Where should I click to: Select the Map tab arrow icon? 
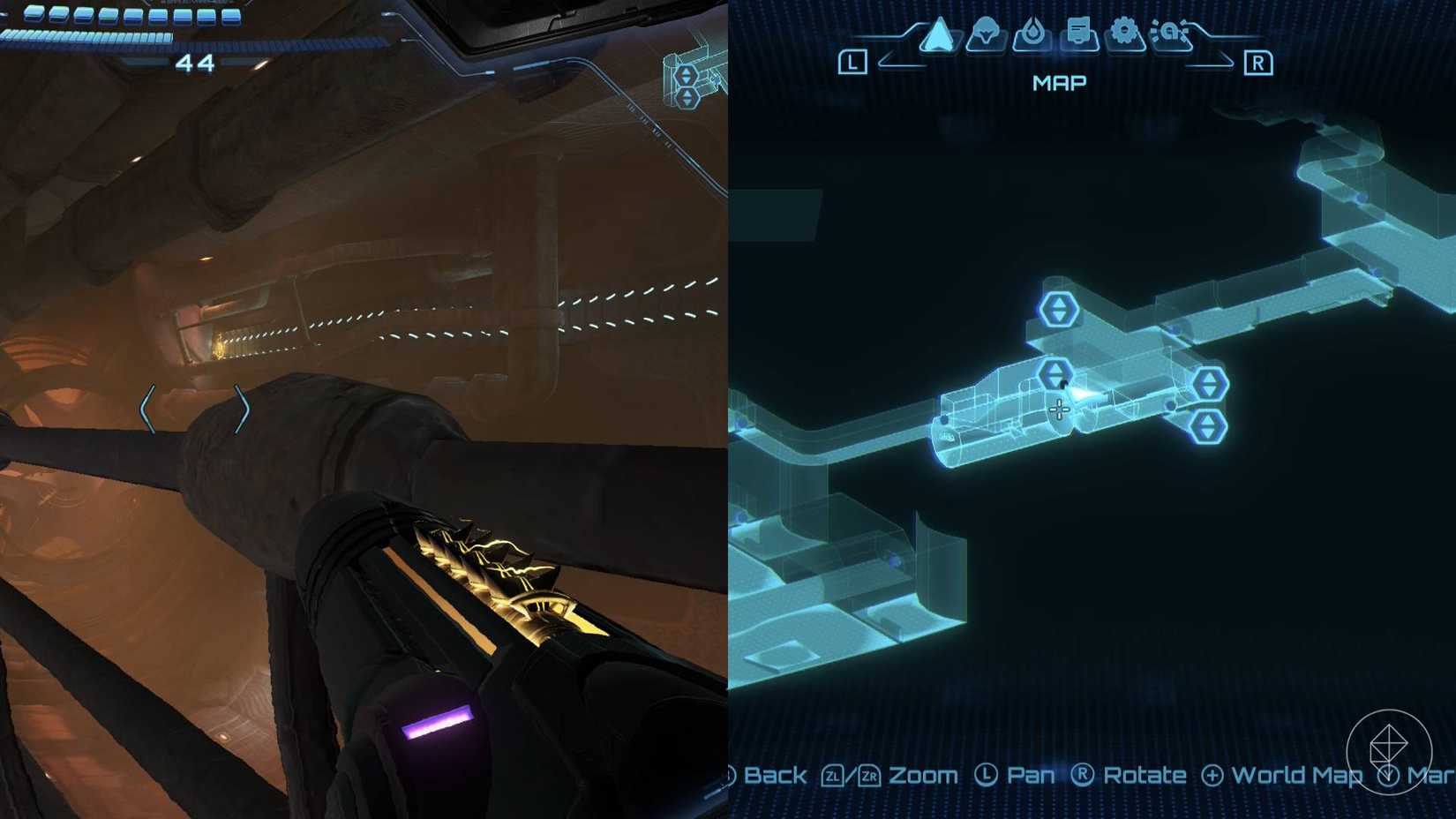(941, 37)
